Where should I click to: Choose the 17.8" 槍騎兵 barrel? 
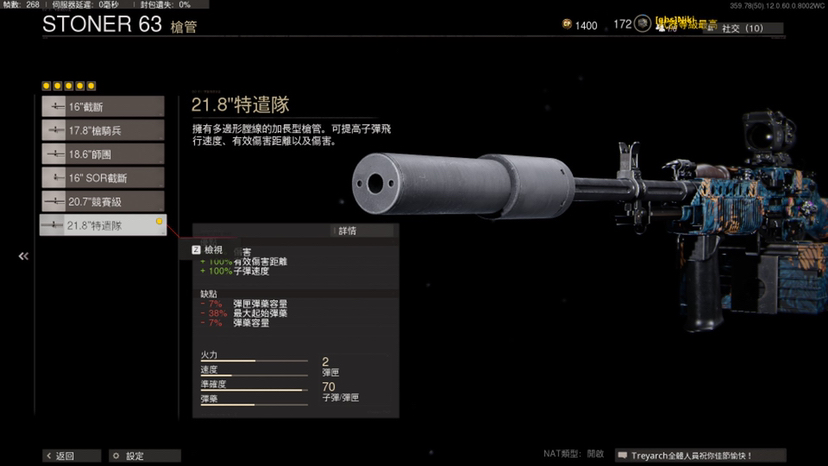(102, 130)
